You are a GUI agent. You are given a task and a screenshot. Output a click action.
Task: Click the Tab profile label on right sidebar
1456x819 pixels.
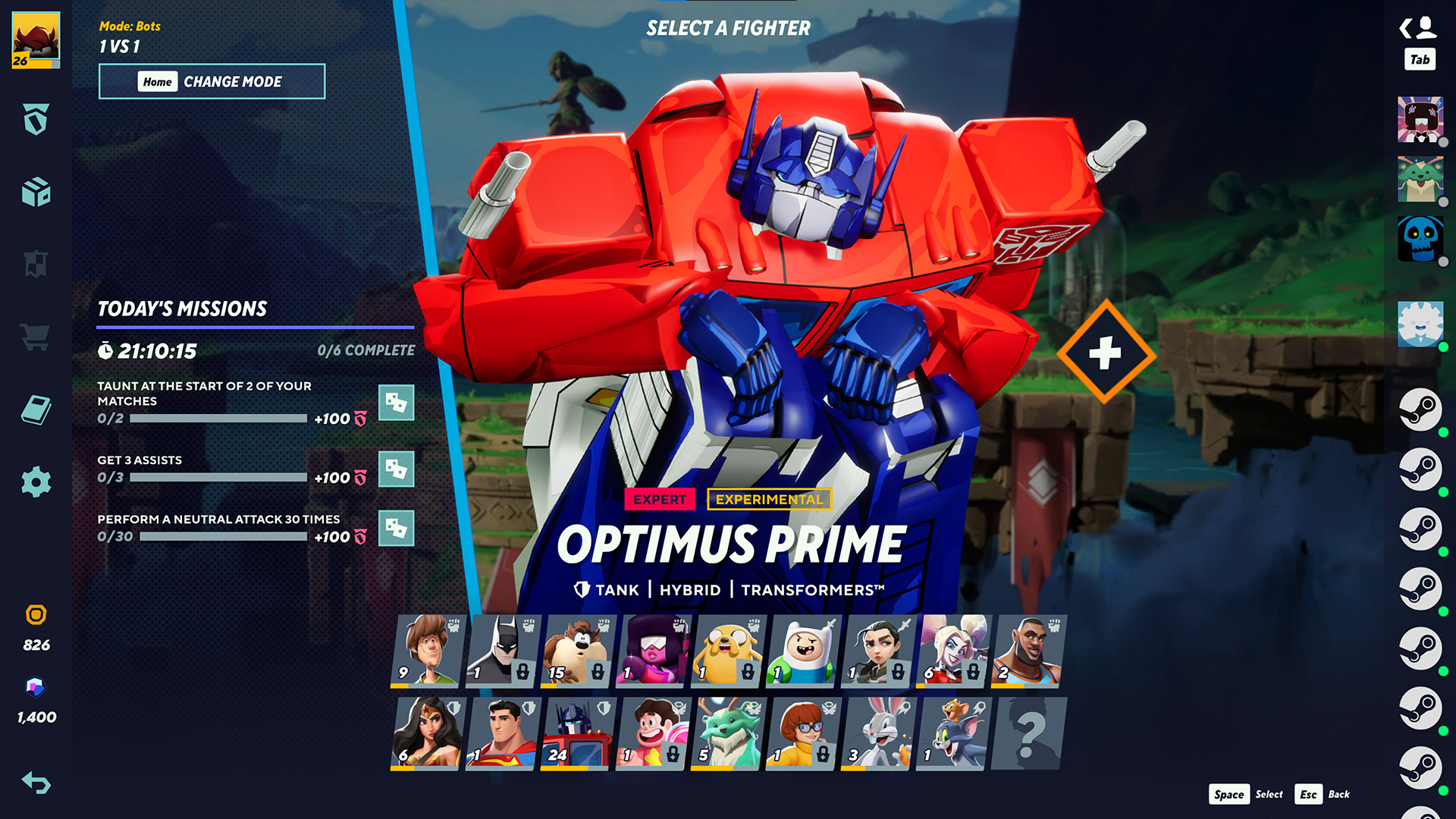point(1422,59)
